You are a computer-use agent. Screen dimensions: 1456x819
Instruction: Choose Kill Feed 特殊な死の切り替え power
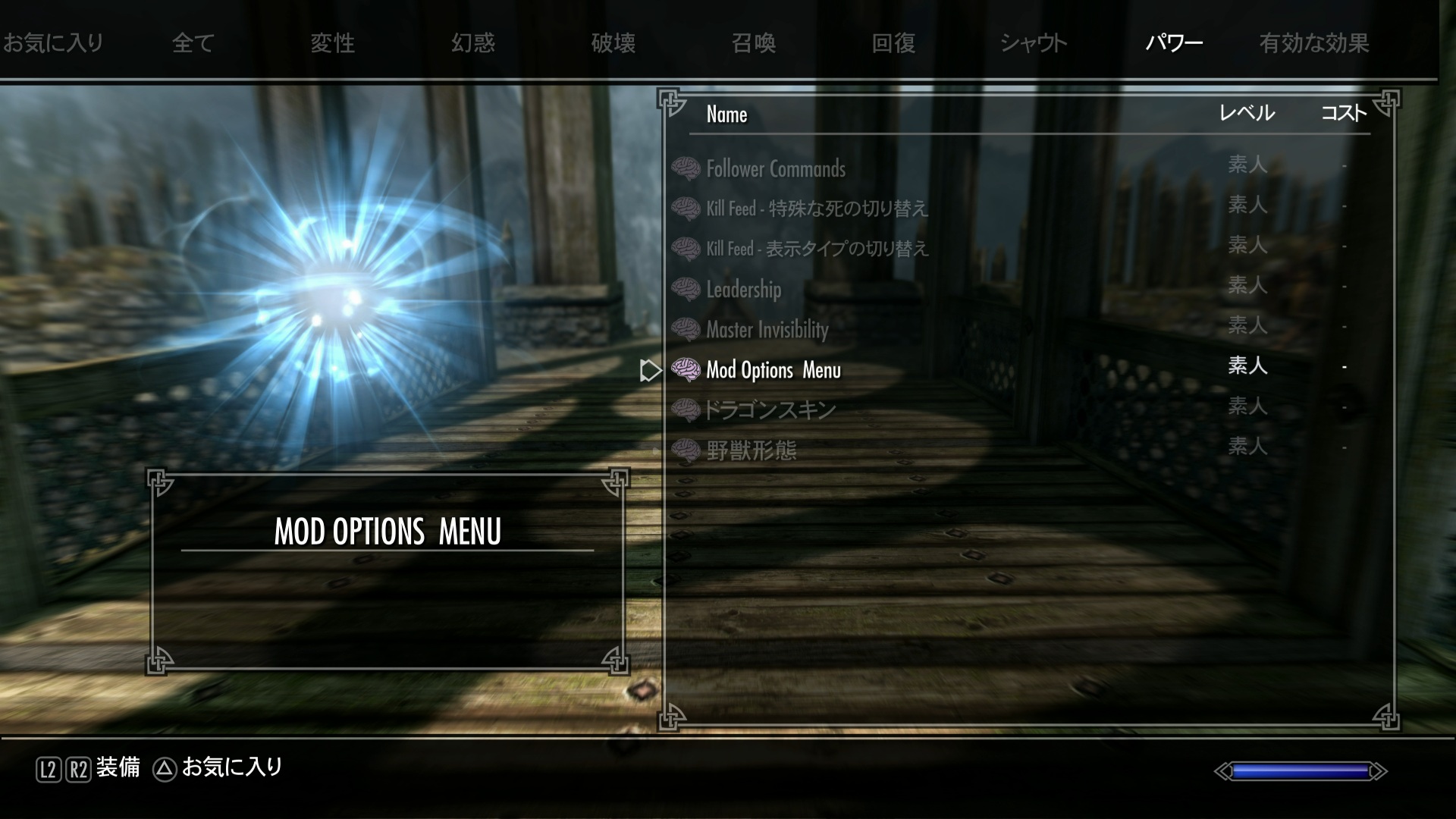tap(816, 209)
